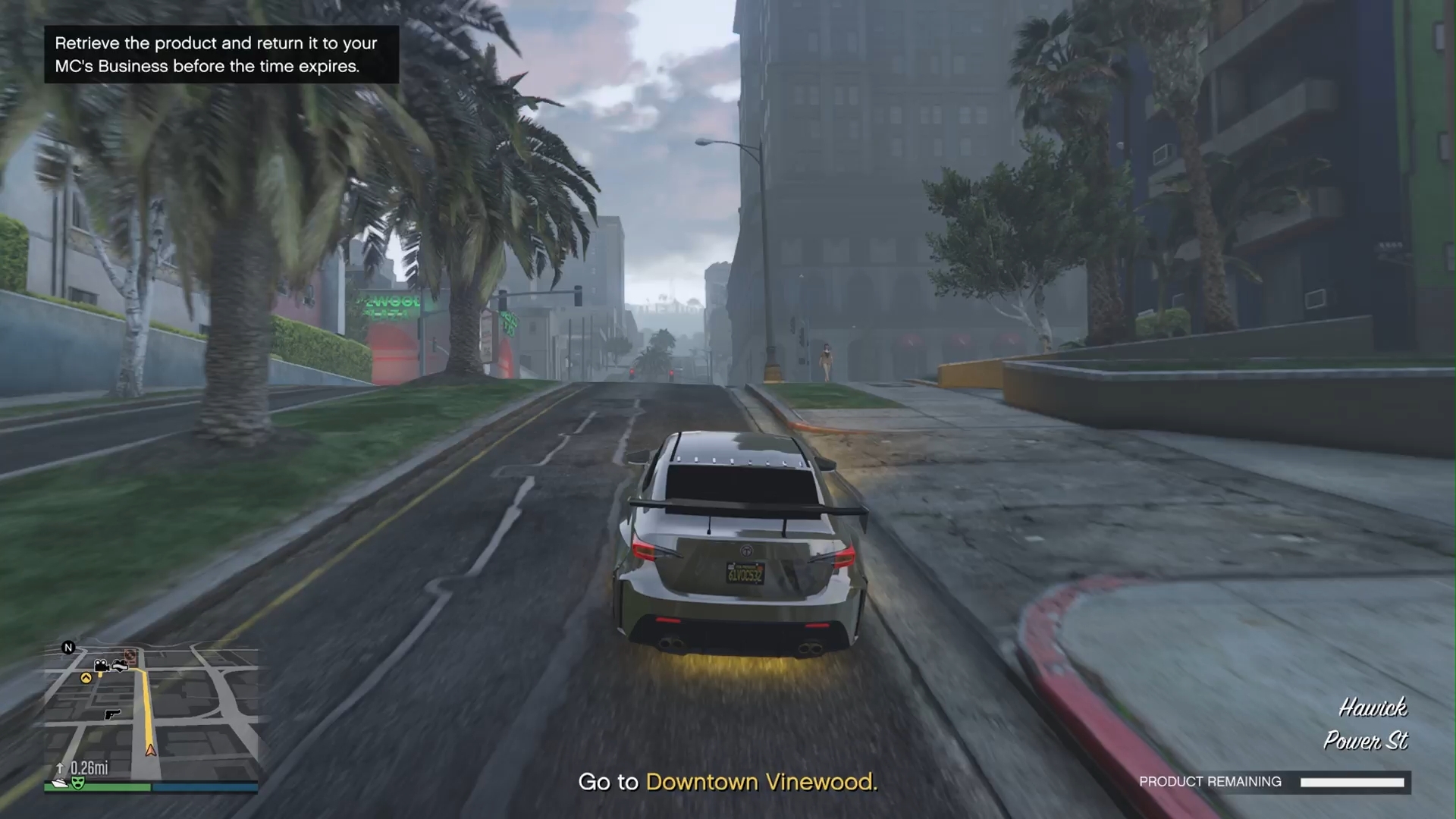Select the Ammu-Nation pistol map marker
This screenshot has height=819, width=1456.
tap(111, 714)
